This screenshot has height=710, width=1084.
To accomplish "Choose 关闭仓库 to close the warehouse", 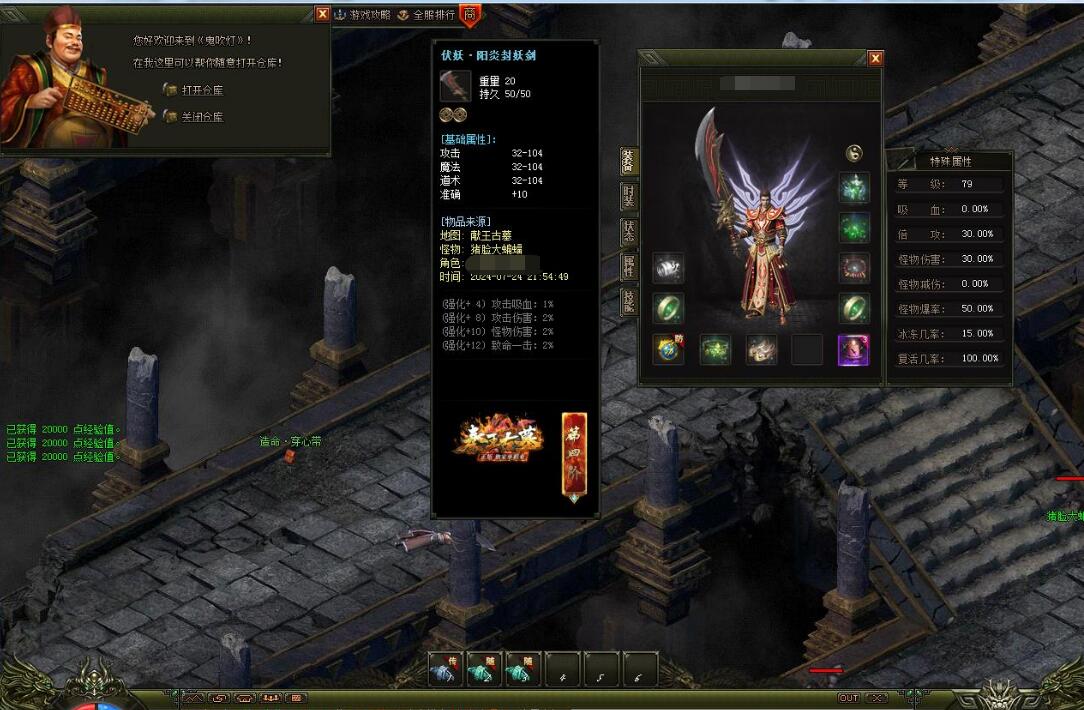I will [x=202, y=117].
